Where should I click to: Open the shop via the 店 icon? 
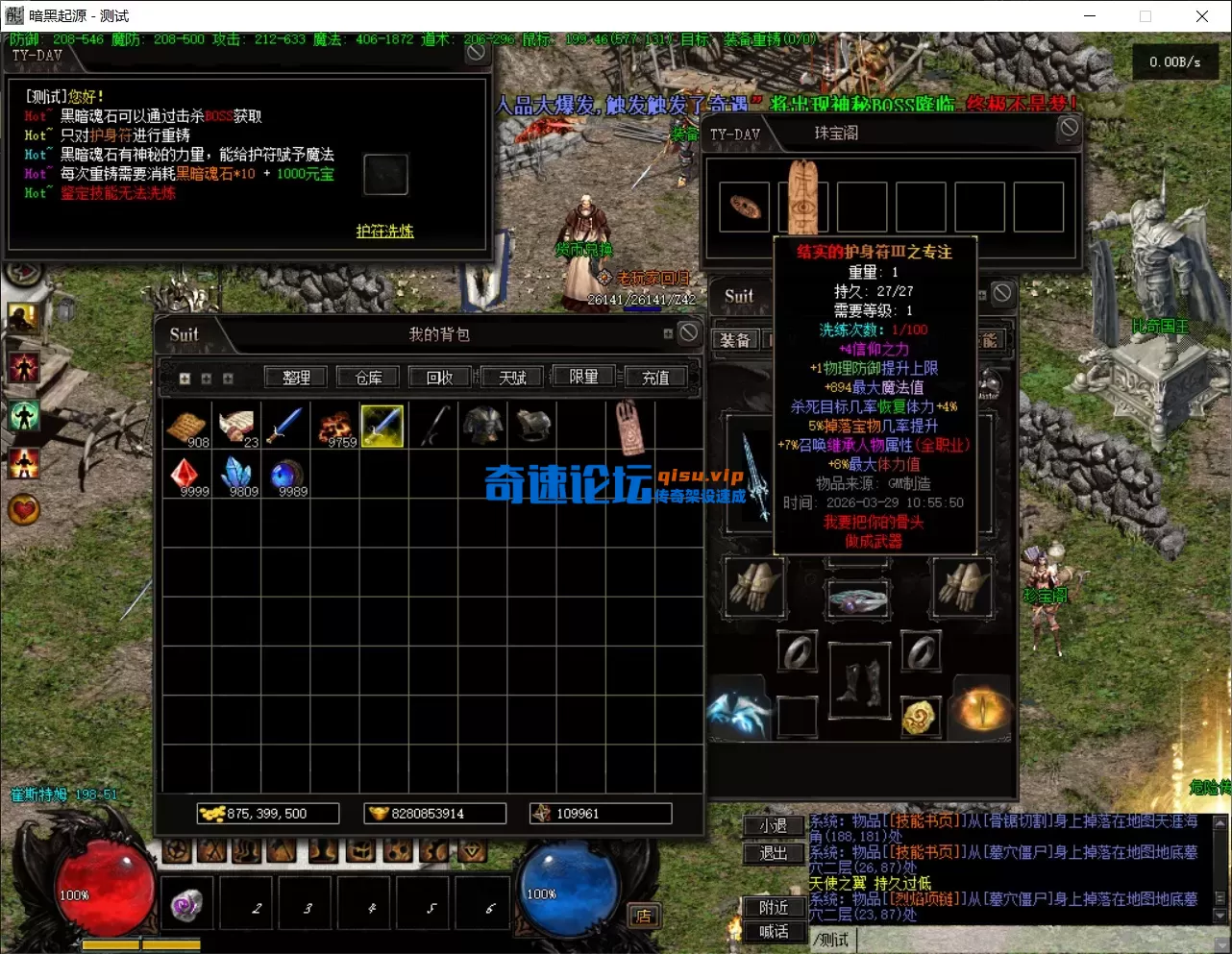pyautogui.click(x=643, y=916)
